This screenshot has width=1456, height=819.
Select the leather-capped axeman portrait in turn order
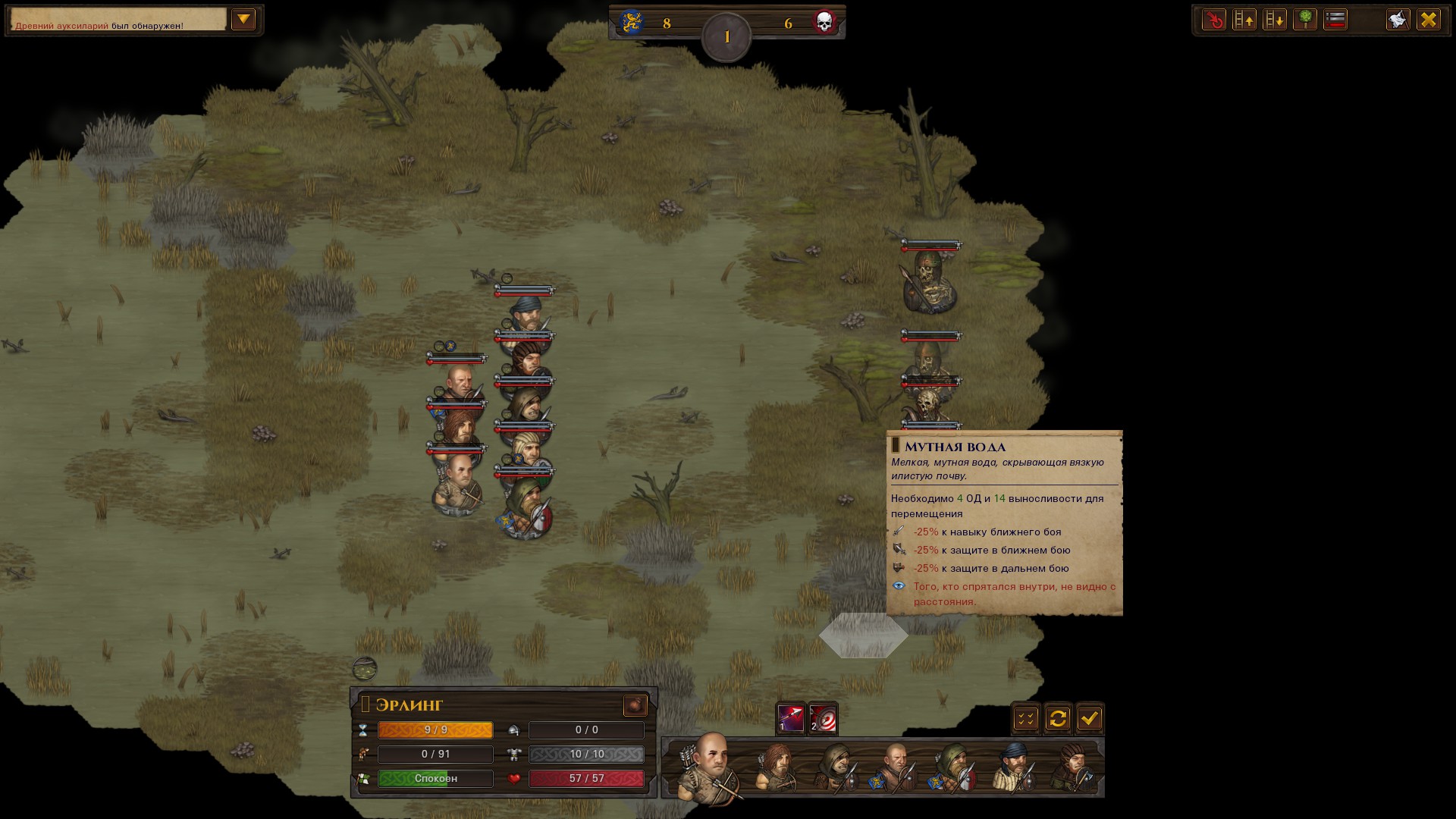coord(1073,767)
